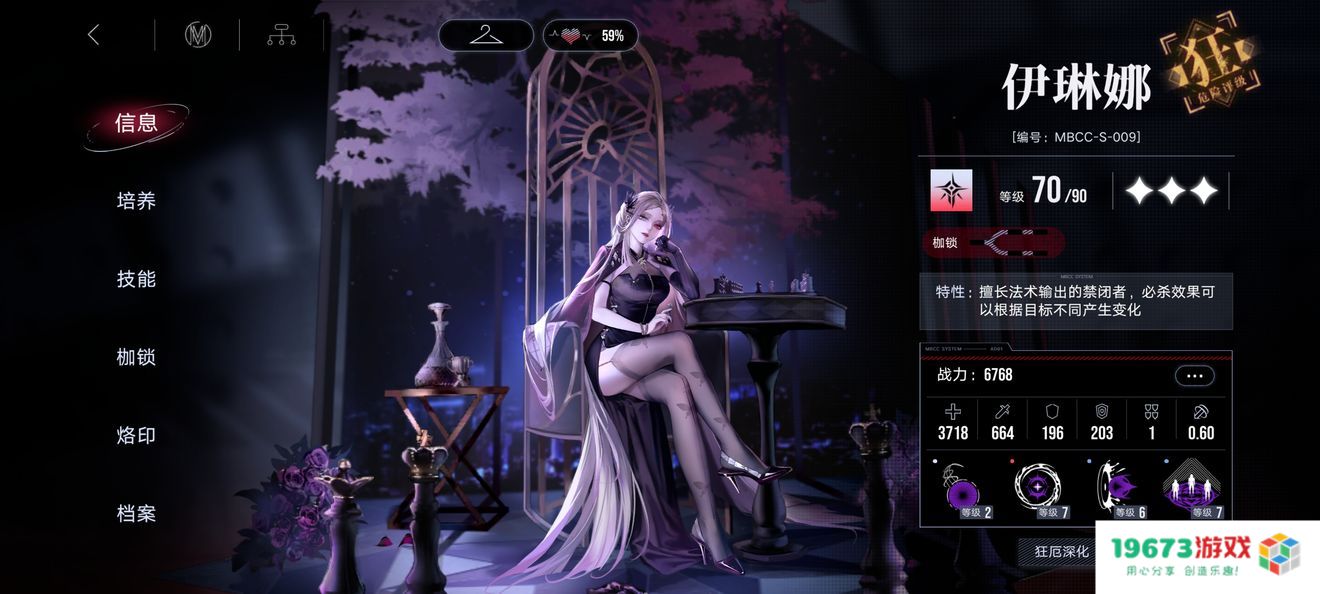Screen dimensions: 1320x594
Task: Open the 技能 tab
Action: click(x=136, y=279)
